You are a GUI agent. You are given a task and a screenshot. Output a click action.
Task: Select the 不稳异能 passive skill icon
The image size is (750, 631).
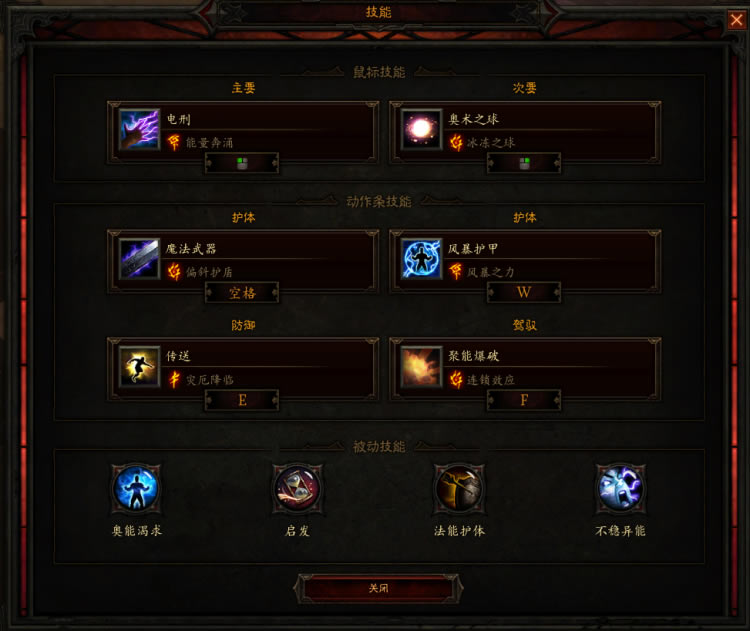(x=620, y=489)
